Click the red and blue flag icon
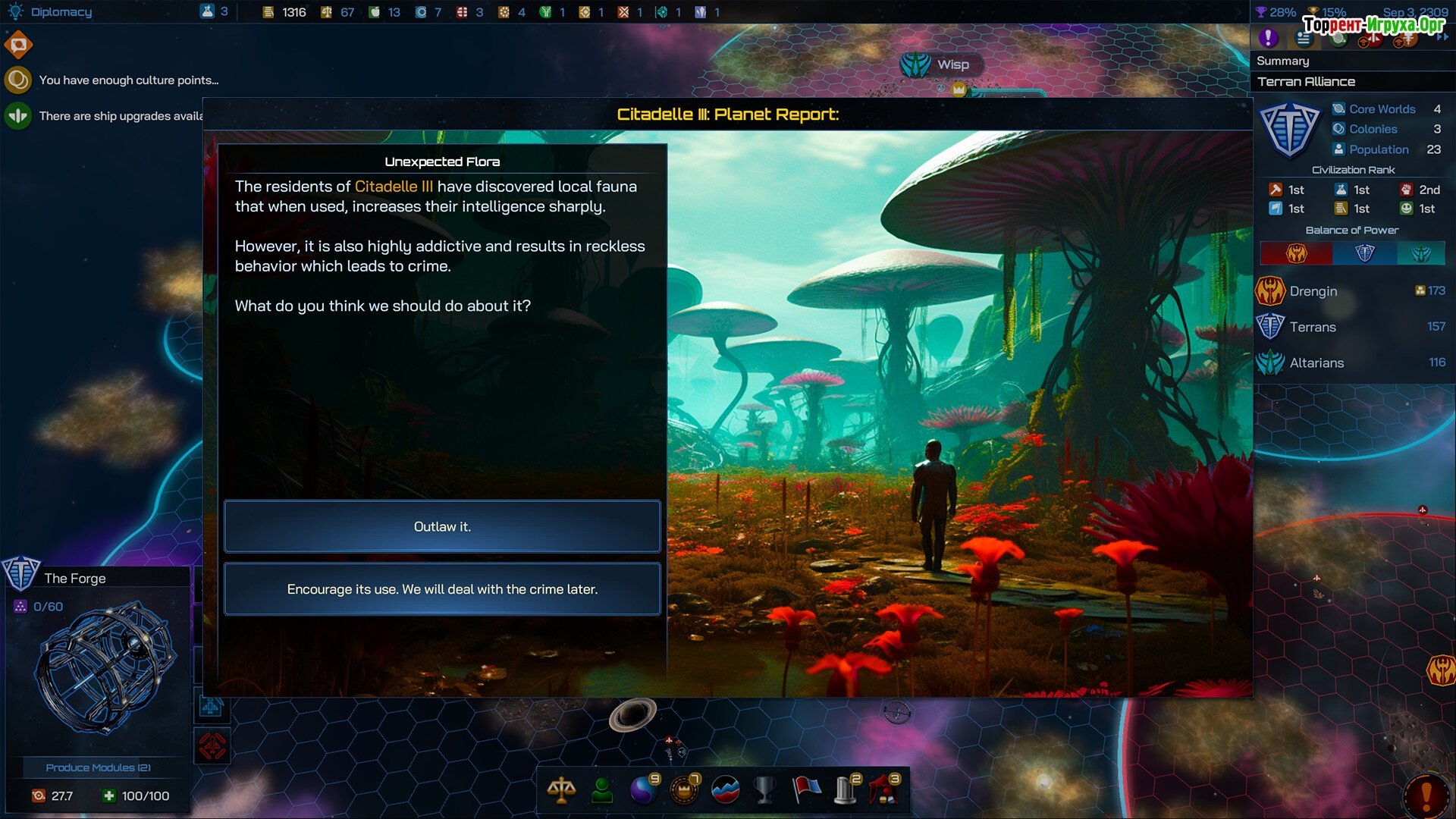 [806, 789]
